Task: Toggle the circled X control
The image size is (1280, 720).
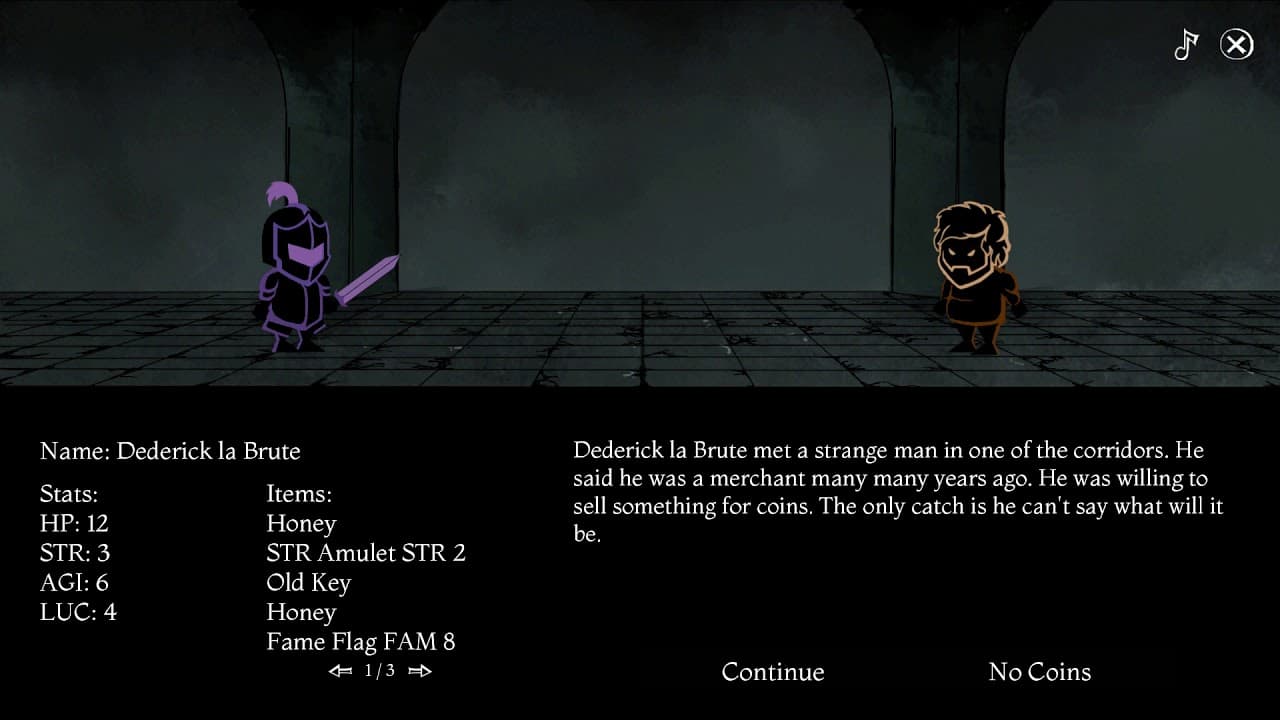Action: pos(1236,44)
